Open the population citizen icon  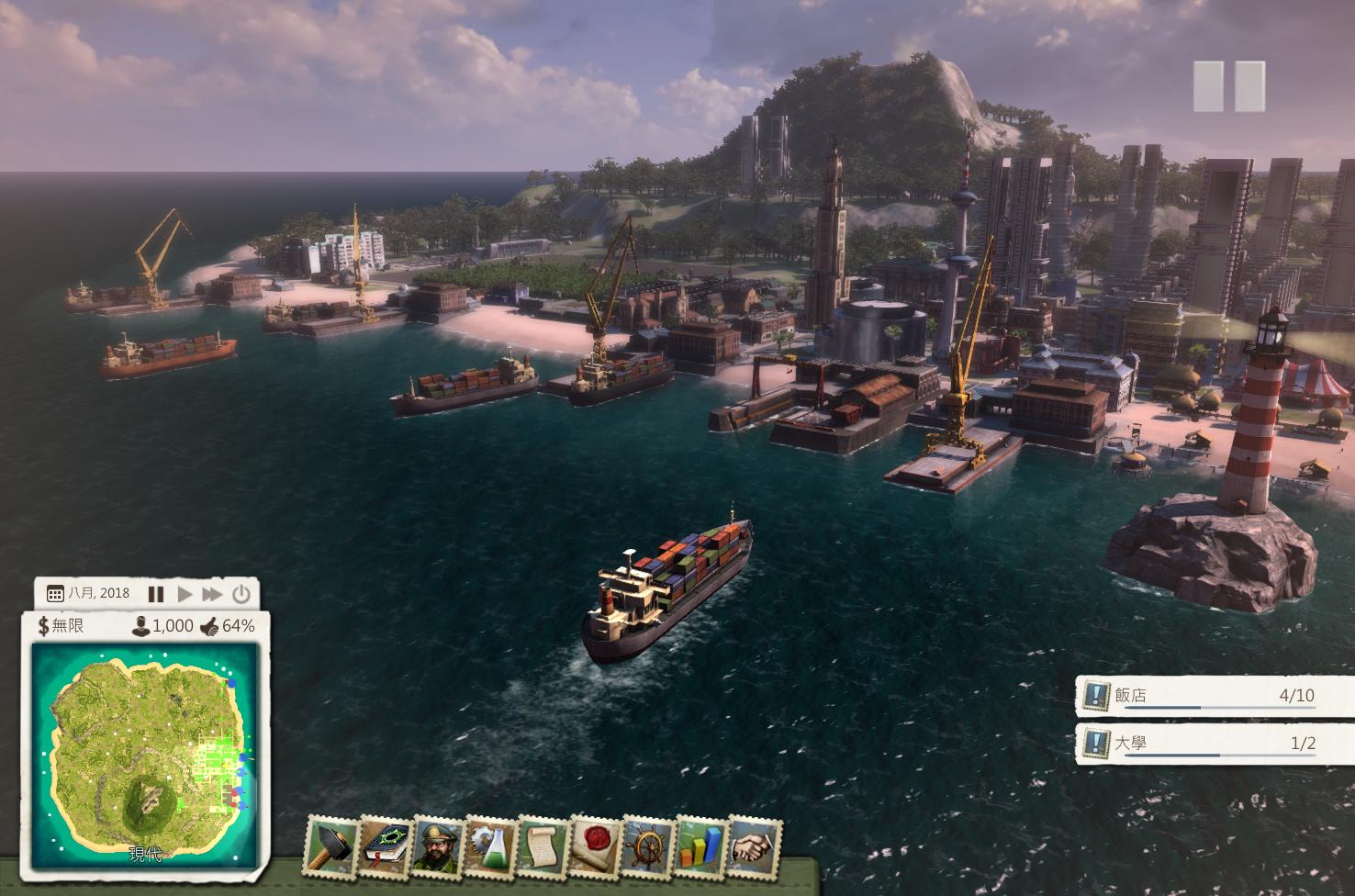click(x=140, y=627)
